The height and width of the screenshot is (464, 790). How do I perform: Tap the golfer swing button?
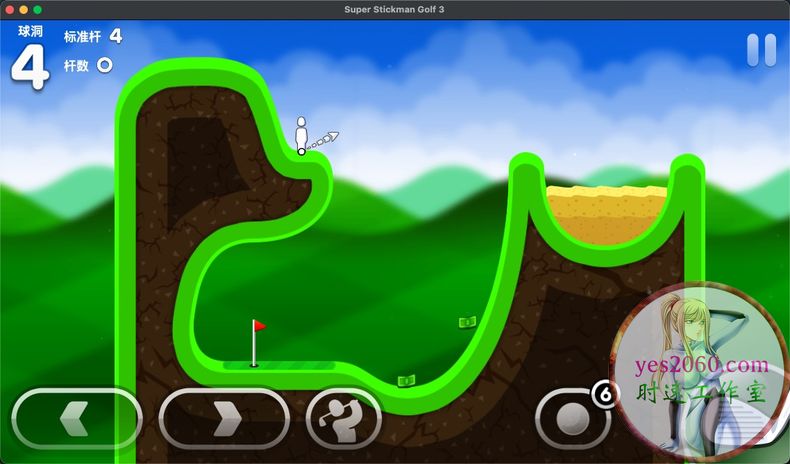pos(343,418)
